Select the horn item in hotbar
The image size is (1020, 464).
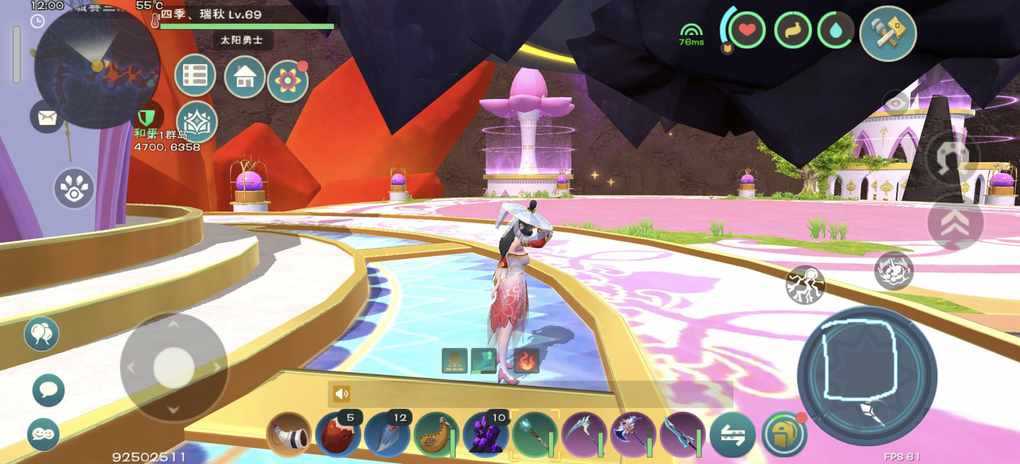[289, 435]
